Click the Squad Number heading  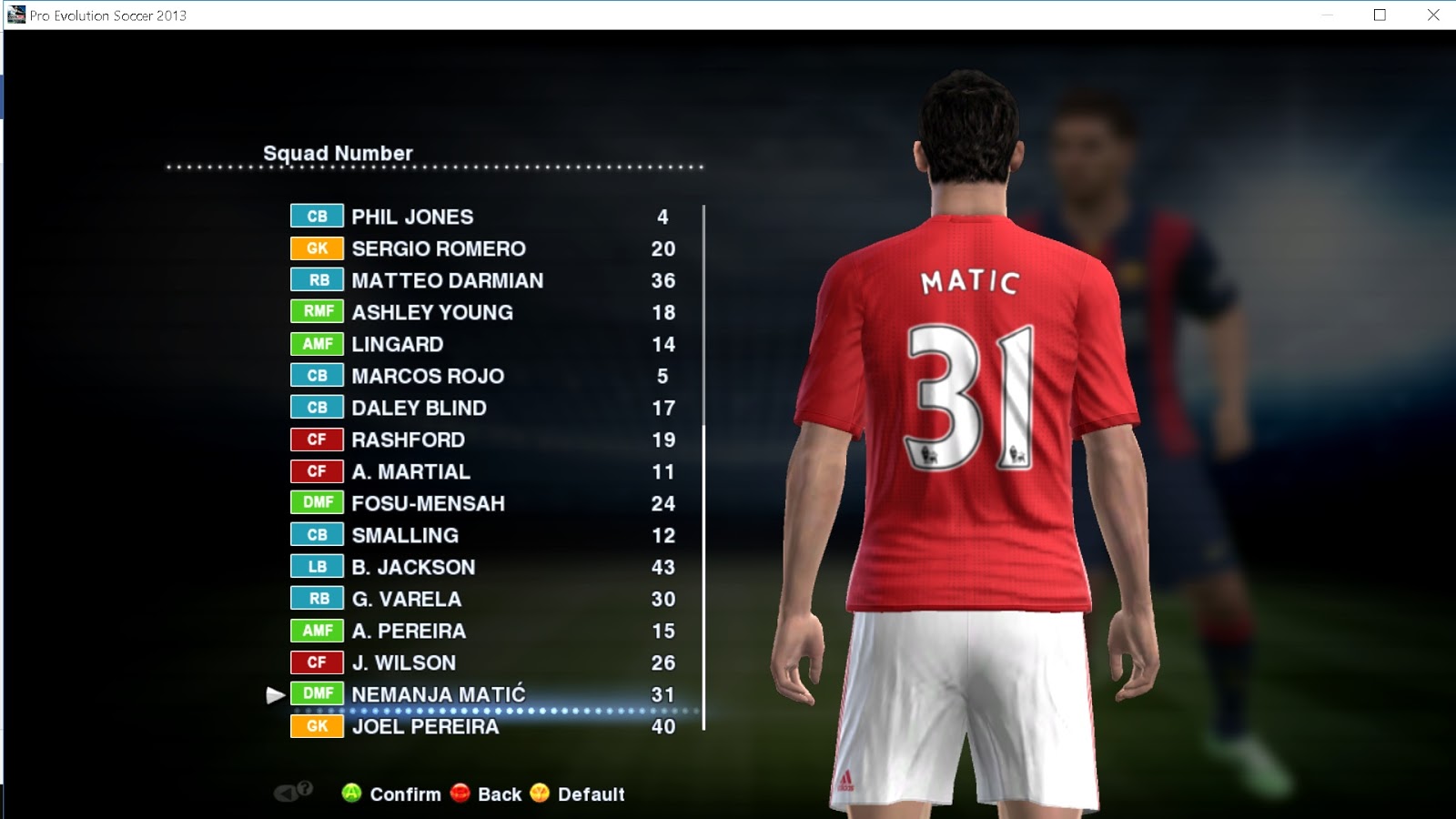[x=338, y=153]
